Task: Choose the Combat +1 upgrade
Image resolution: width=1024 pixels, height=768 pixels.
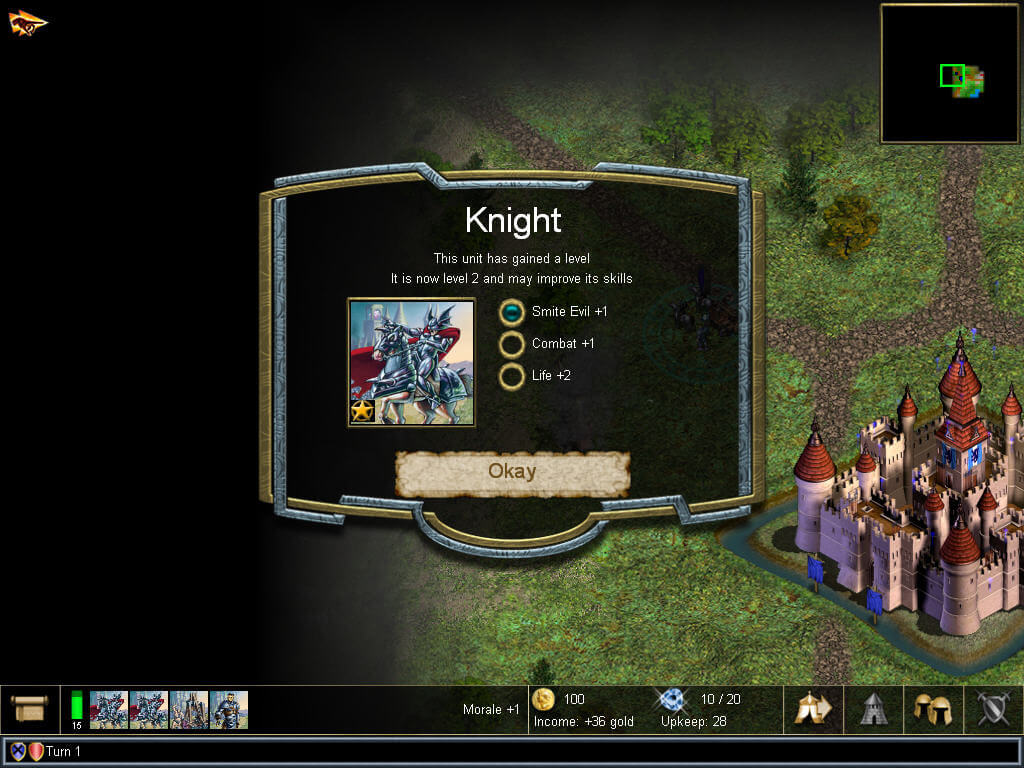Action: coord(512,344)
